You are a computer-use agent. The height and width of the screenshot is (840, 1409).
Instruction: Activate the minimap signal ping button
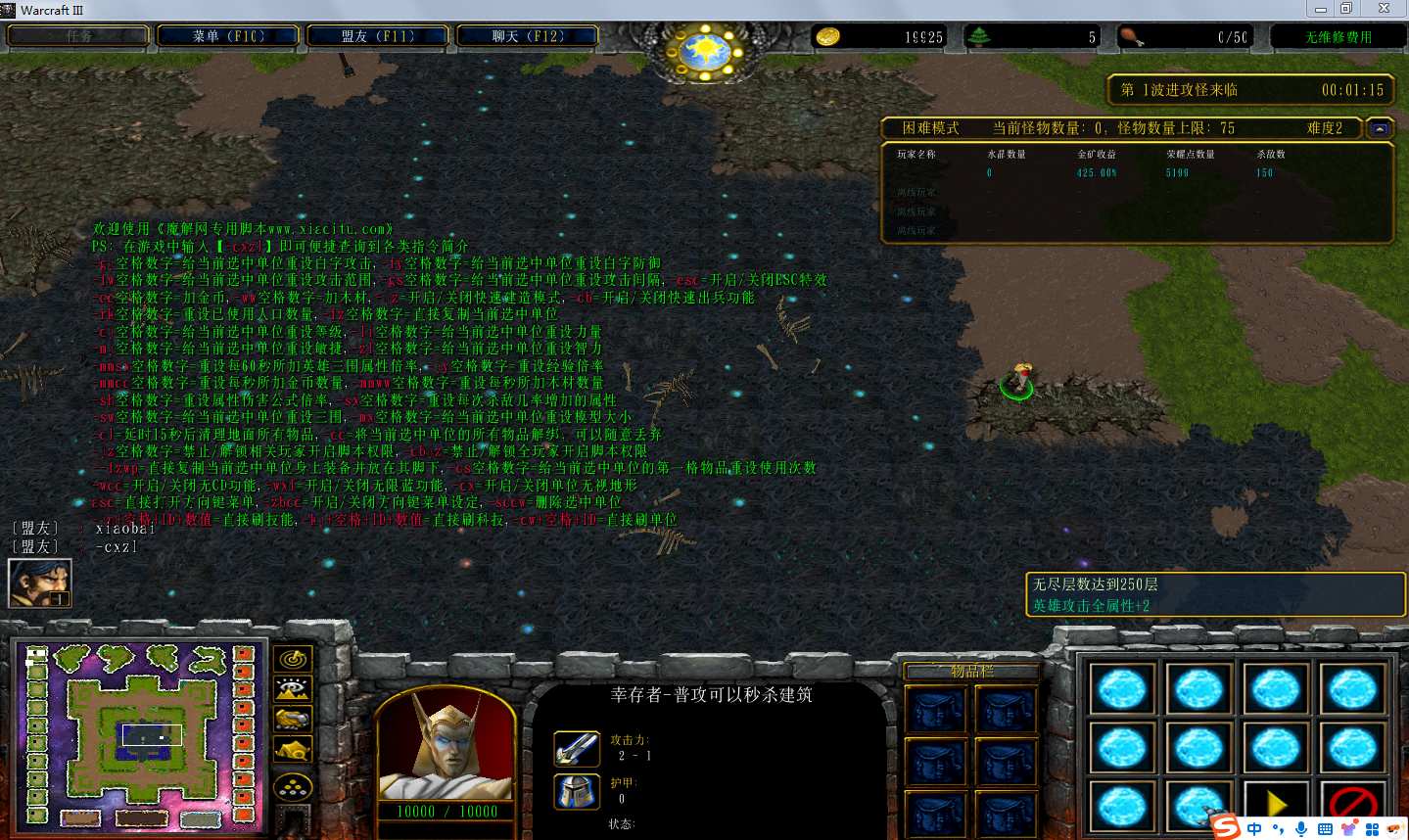tap(293, 659)
